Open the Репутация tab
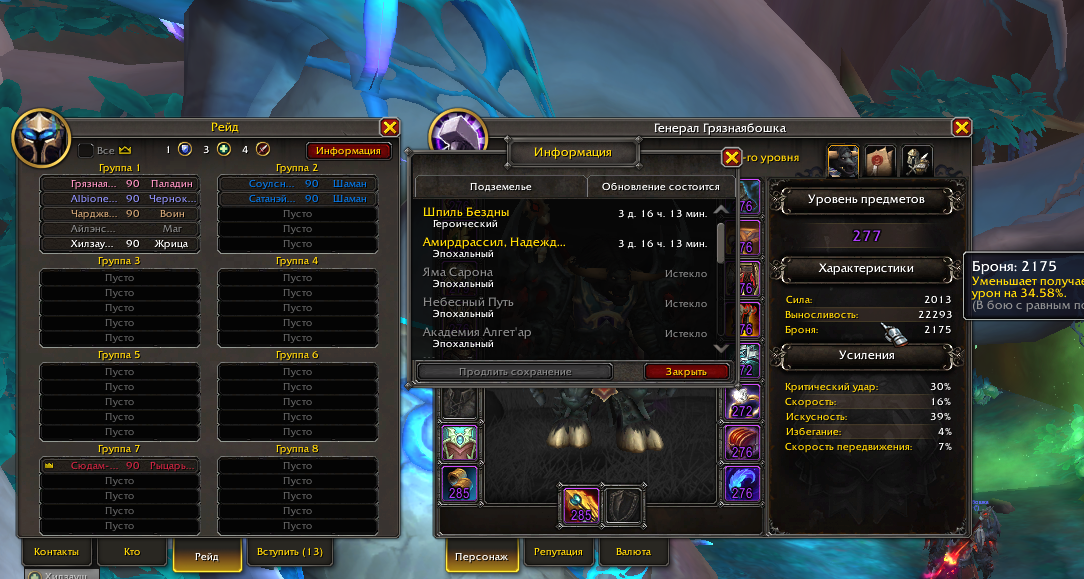This screenshot has height=579, width=1084. (x=558, y=552)
